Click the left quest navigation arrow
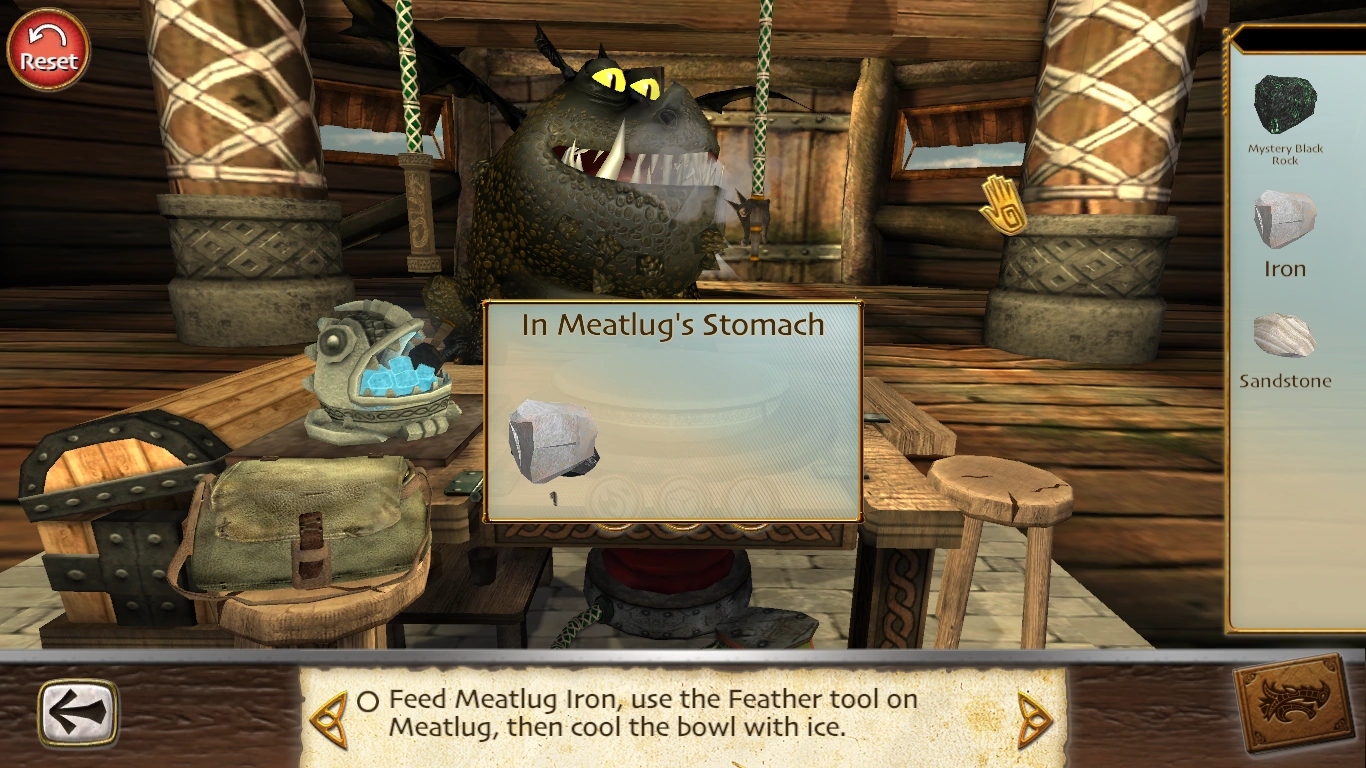 click(329, 714)
